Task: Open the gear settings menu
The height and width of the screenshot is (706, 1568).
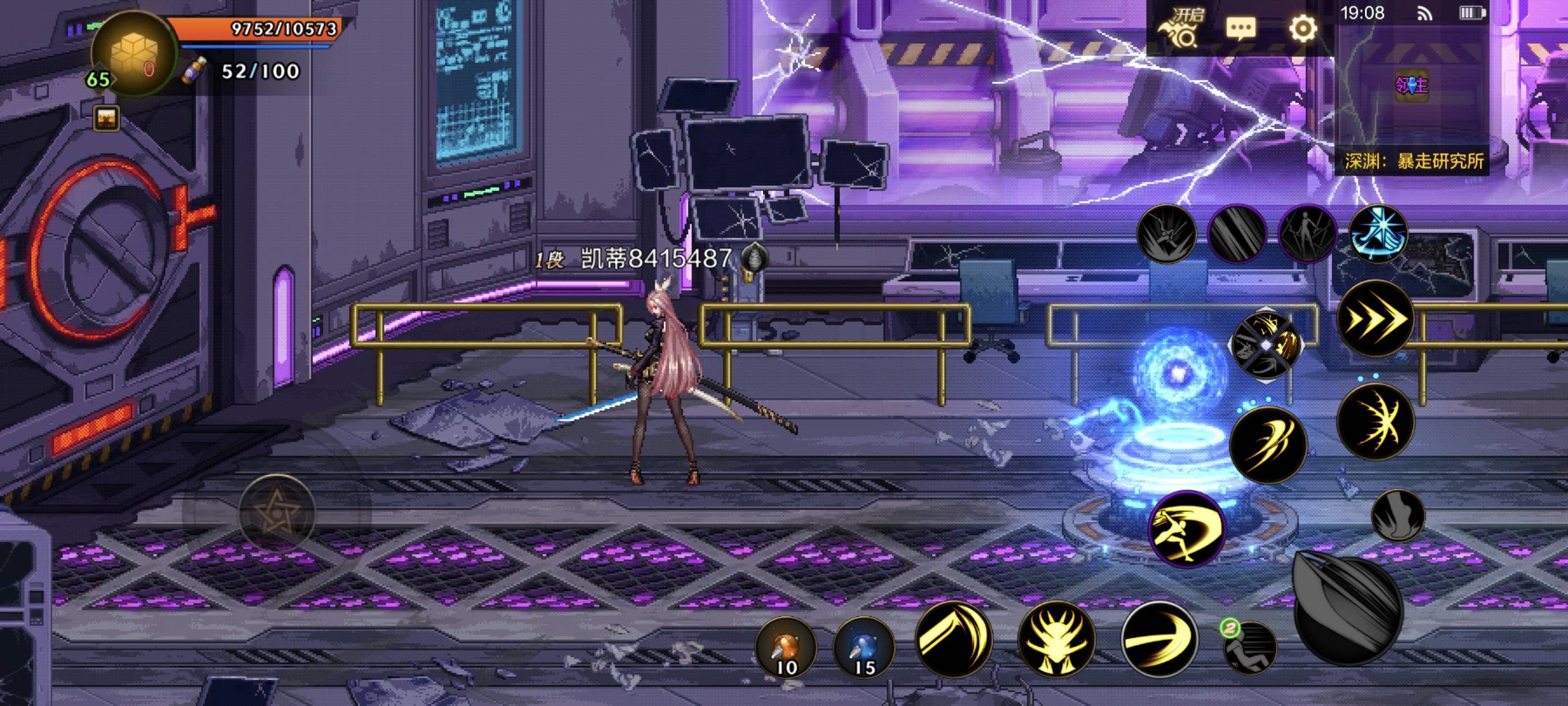Action: point(1303,29)
